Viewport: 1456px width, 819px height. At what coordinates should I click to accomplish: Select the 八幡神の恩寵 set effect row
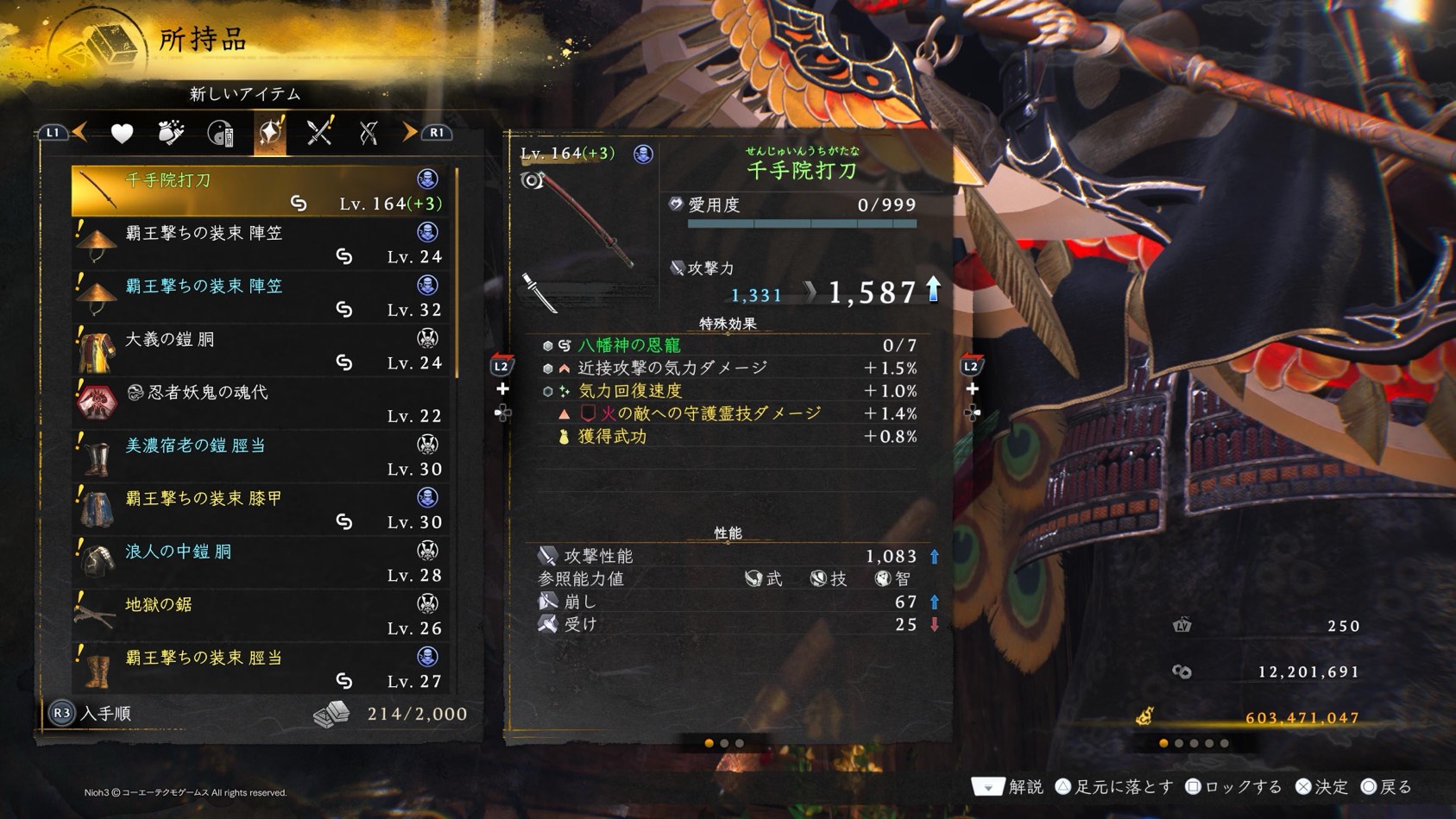(x=729, y=345)
